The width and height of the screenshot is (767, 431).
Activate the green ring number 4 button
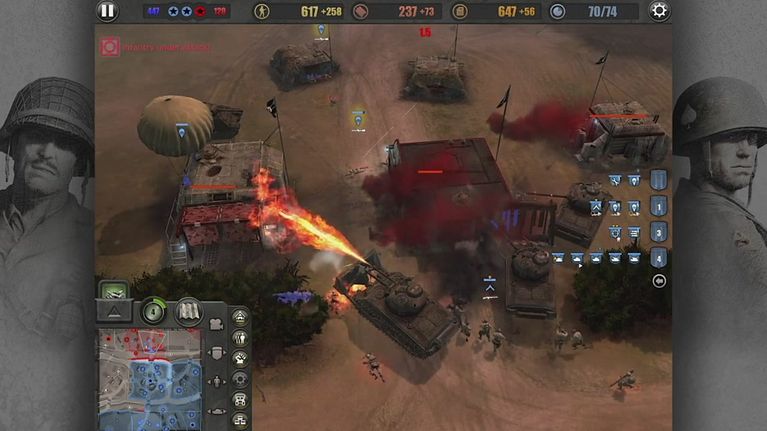pyautogui.click(x=153, y=311)
